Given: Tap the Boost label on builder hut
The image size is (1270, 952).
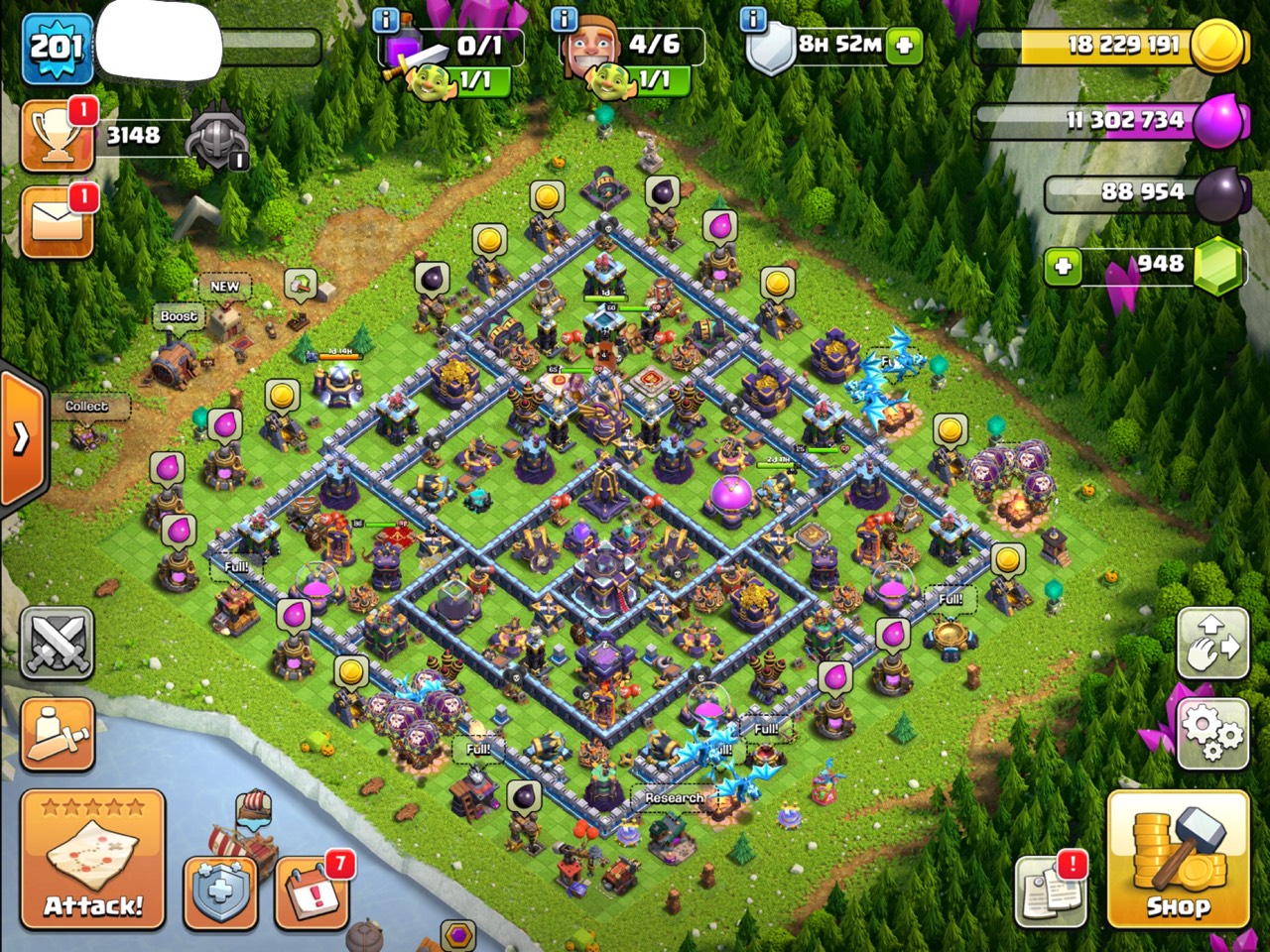Looking at the screenshot, I should (179, 316).
